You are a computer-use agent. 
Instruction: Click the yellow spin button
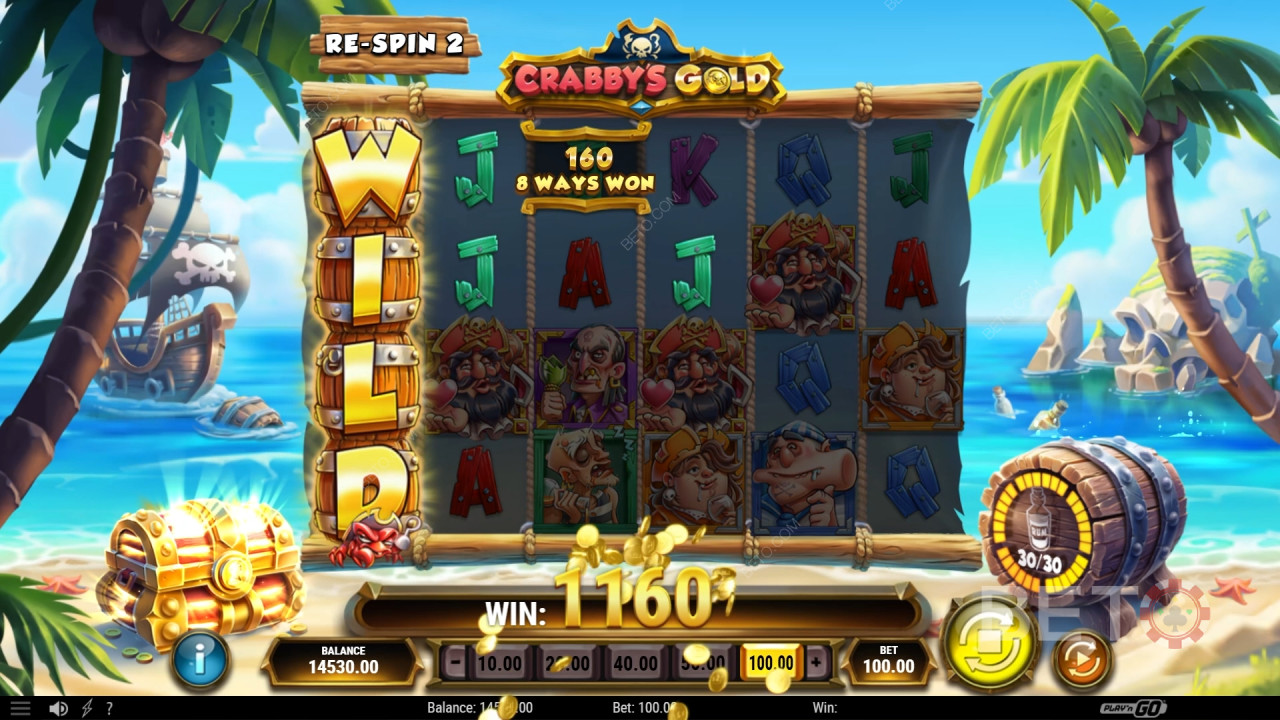coord(990,640)
